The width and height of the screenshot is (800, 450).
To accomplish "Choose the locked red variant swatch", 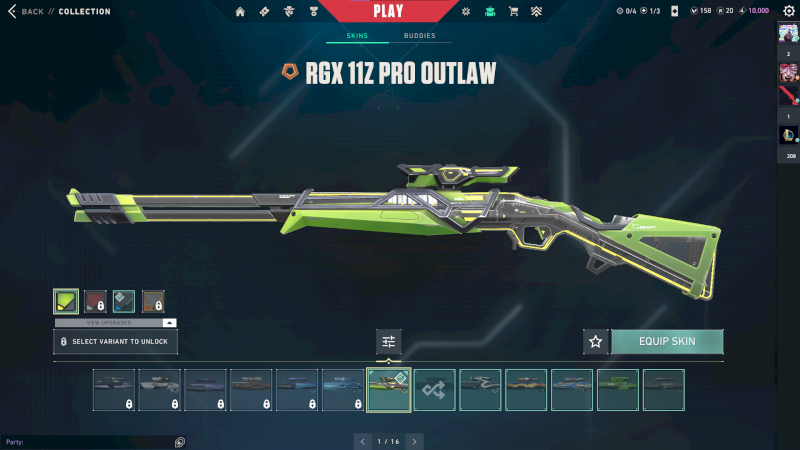I will [x=95, y=301].
